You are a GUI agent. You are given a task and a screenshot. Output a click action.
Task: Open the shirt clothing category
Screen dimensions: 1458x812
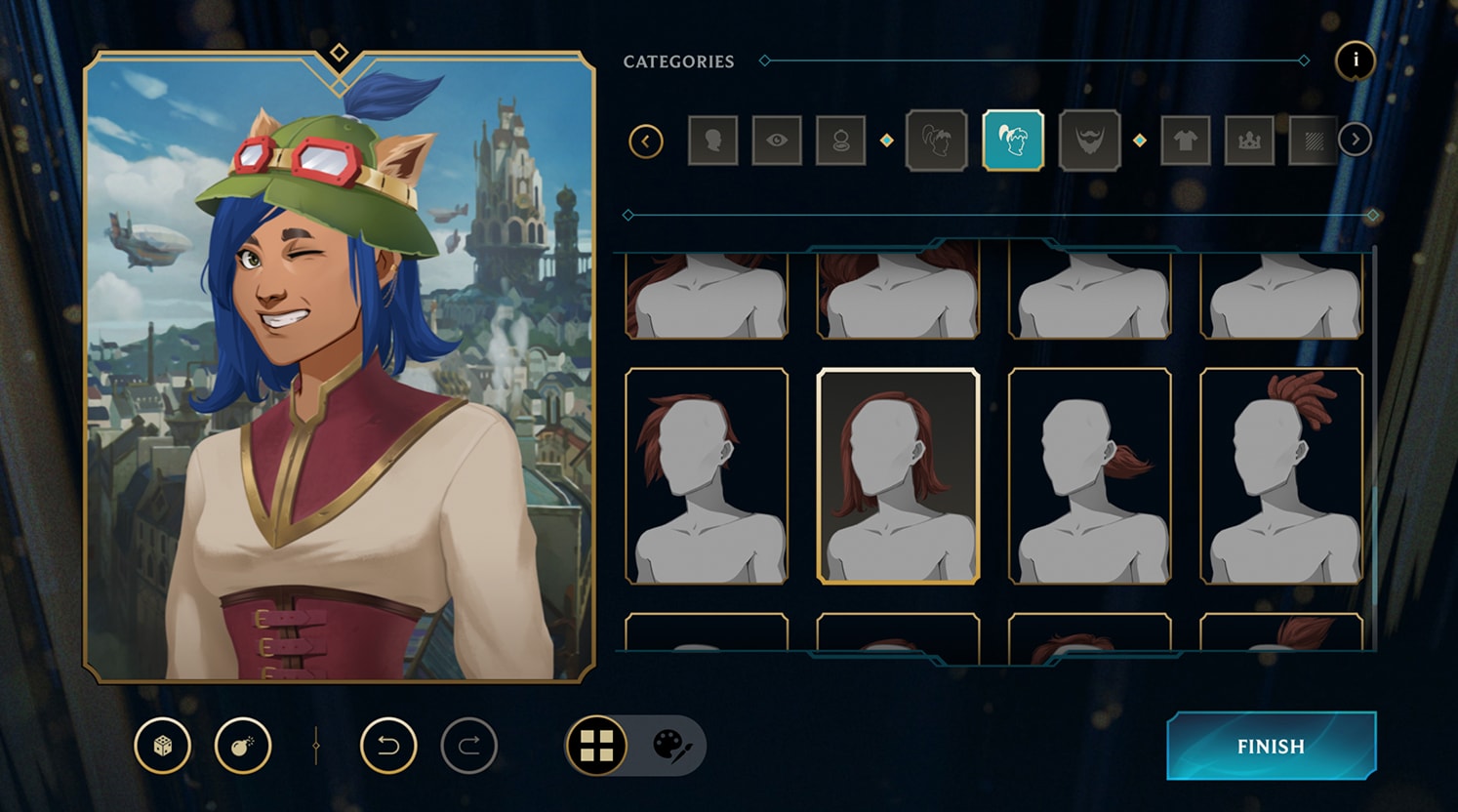tap(1186, 140)
